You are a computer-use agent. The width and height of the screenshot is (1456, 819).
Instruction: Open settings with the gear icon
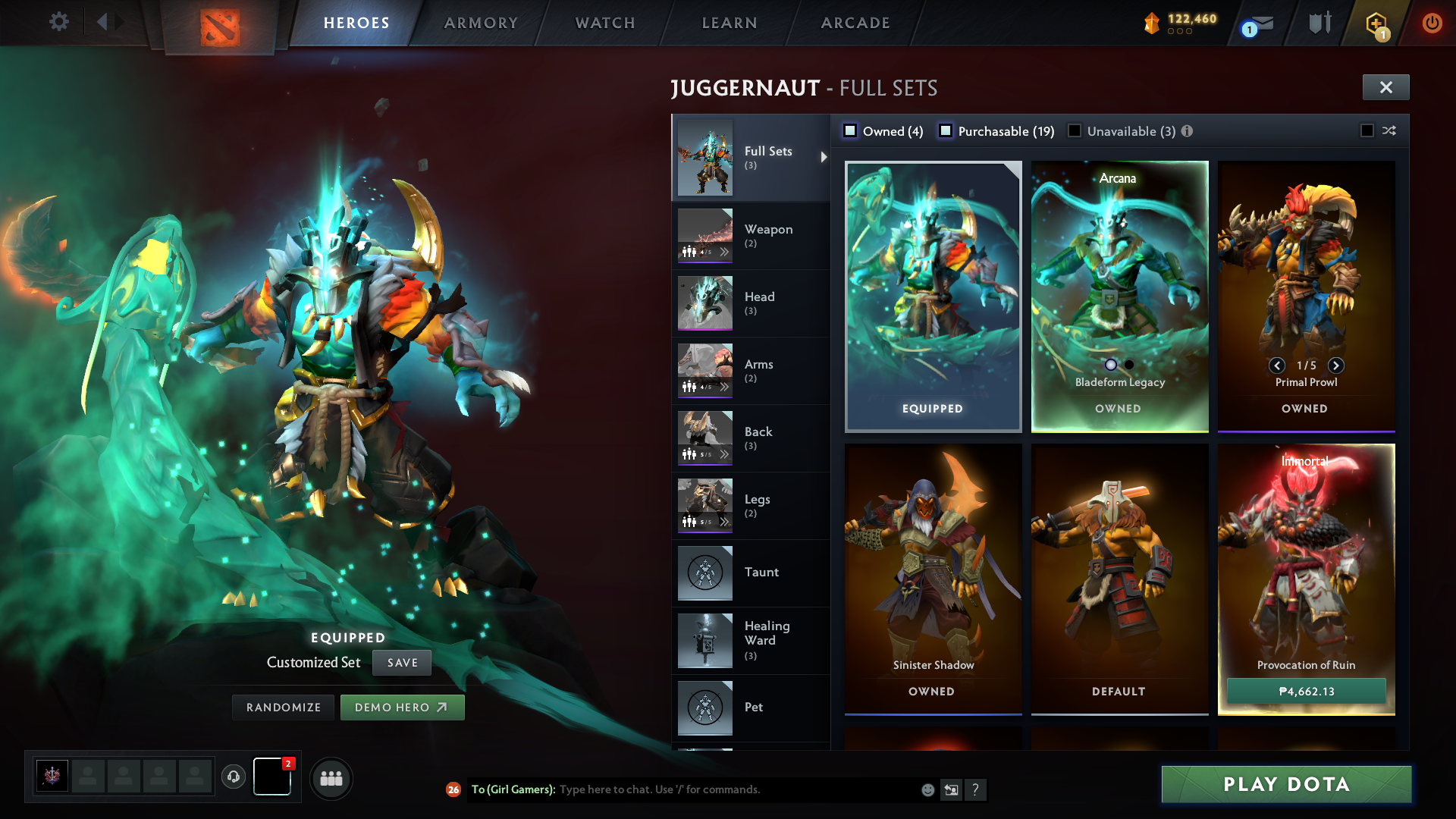[x=59, y=22]
